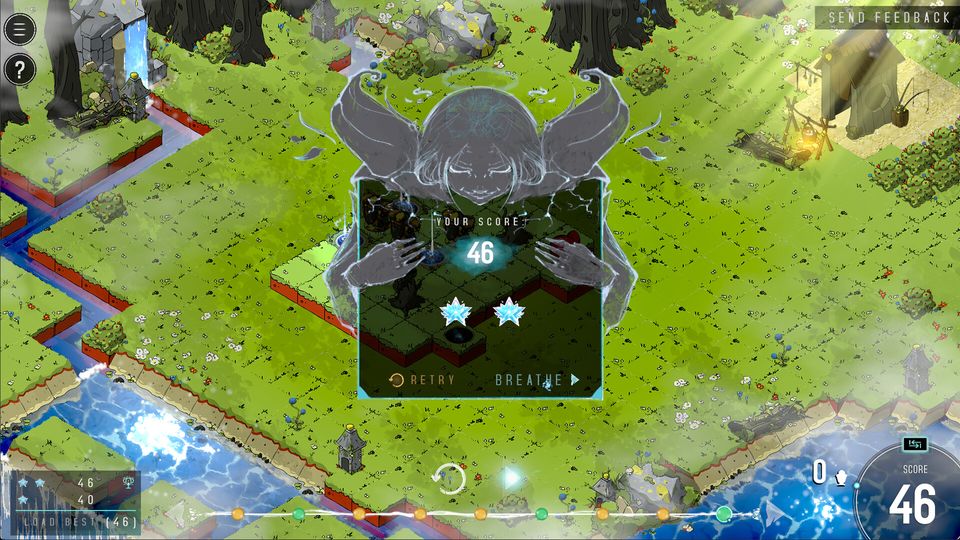960x540 pixels.
Task: Send feedback to the developers
Action: [x=889, y=17]
